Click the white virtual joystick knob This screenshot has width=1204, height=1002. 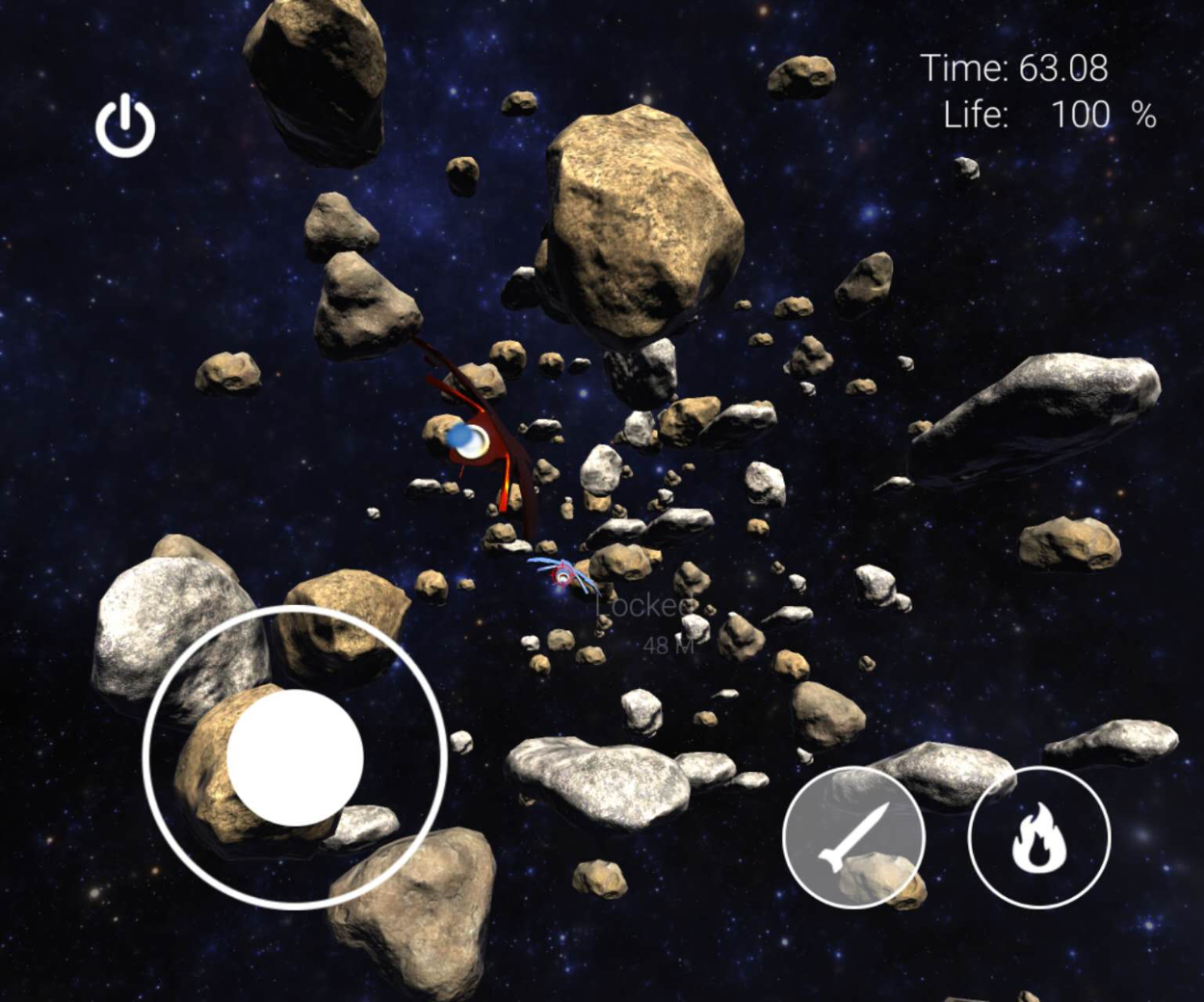click(x=295, y=757)
